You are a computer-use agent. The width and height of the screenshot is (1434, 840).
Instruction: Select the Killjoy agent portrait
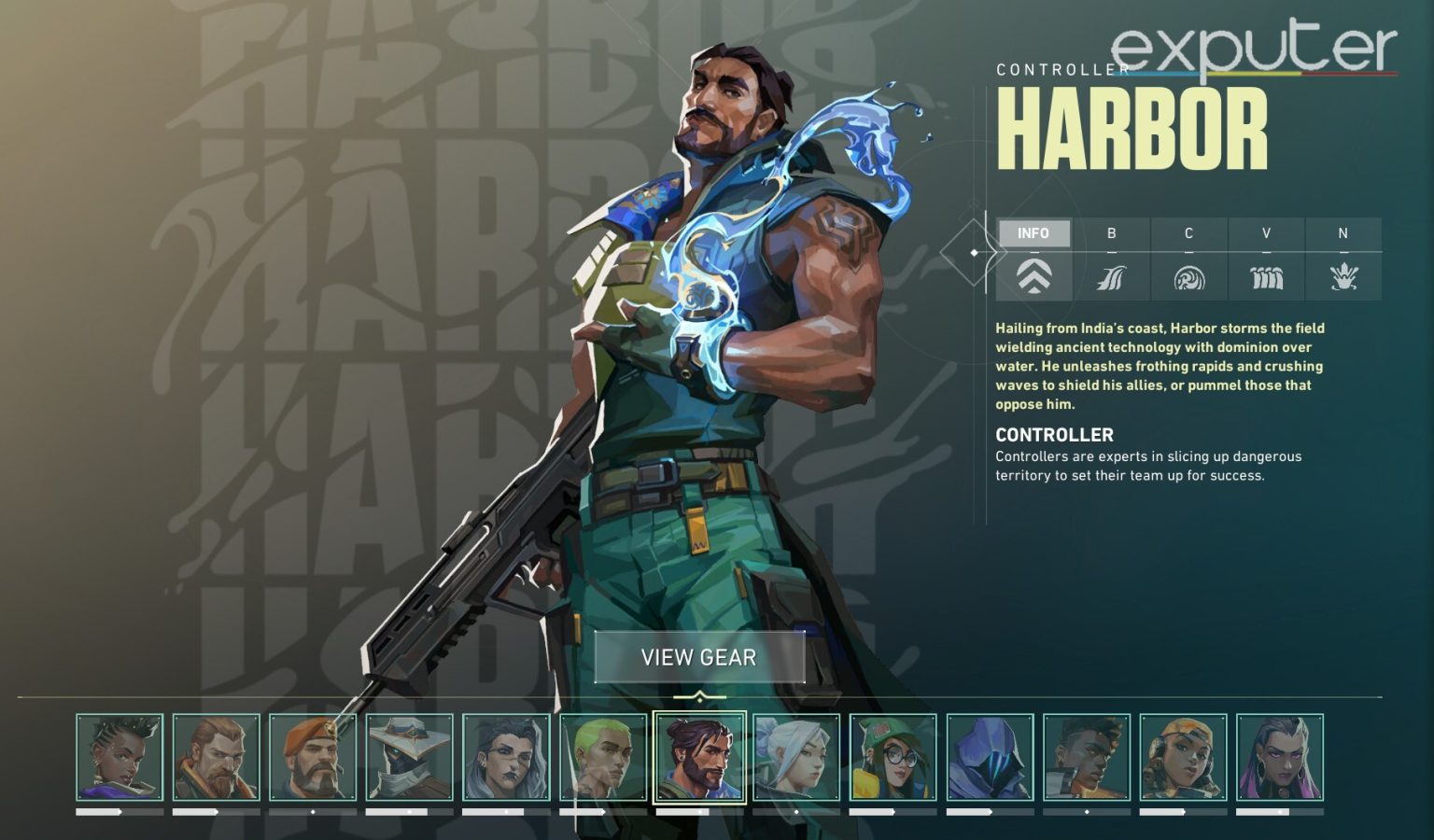pyautogui.click(x=892, y=756)
